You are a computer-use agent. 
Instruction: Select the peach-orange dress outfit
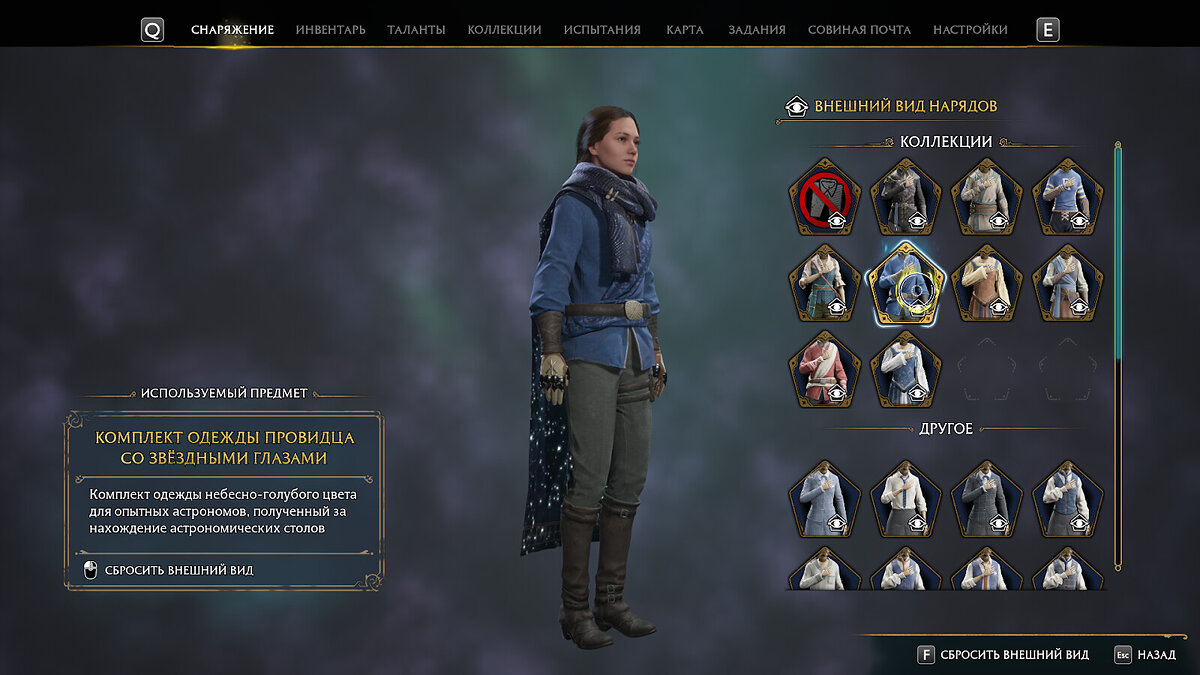pos(986,283)
